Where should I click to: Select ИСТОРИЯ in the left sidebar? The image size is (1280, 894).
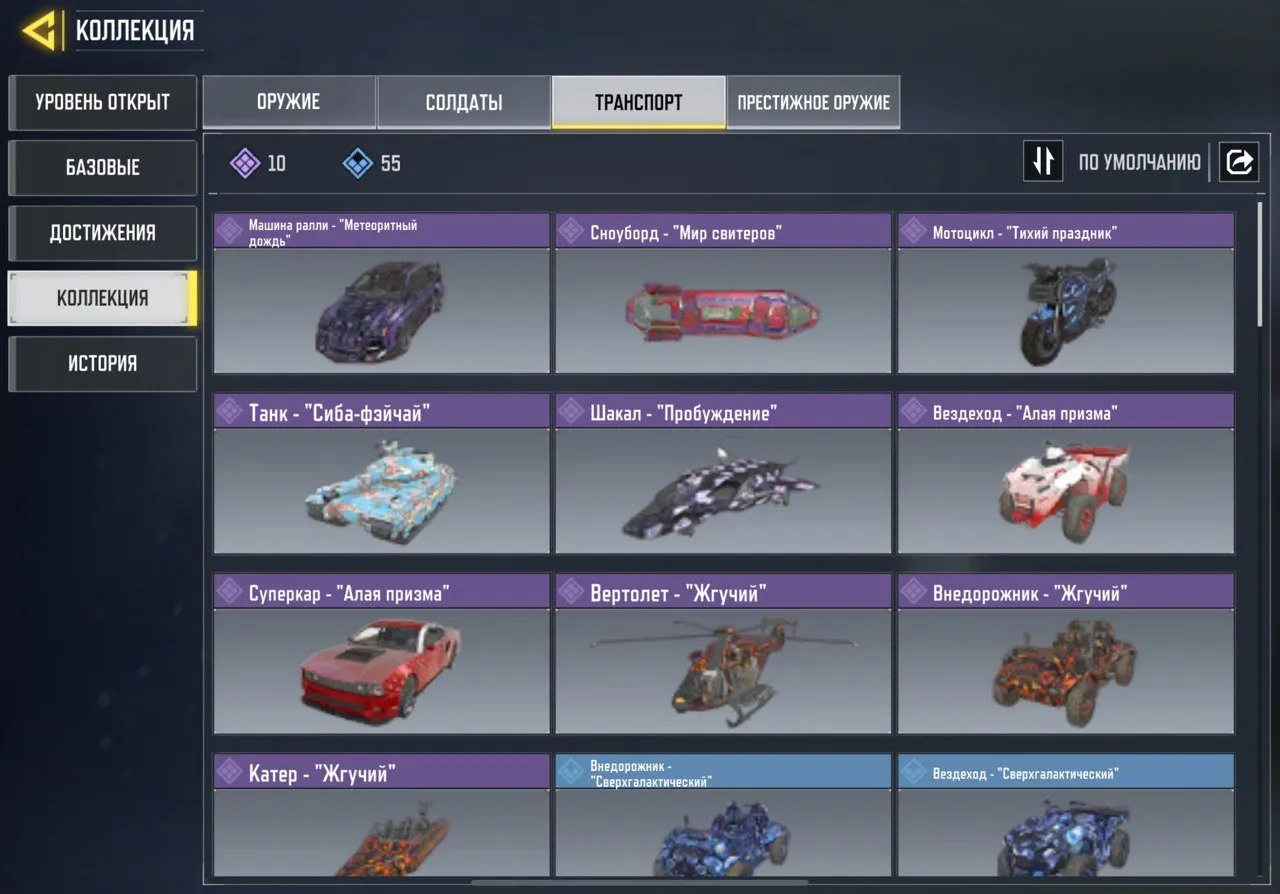tap(102, 363)
